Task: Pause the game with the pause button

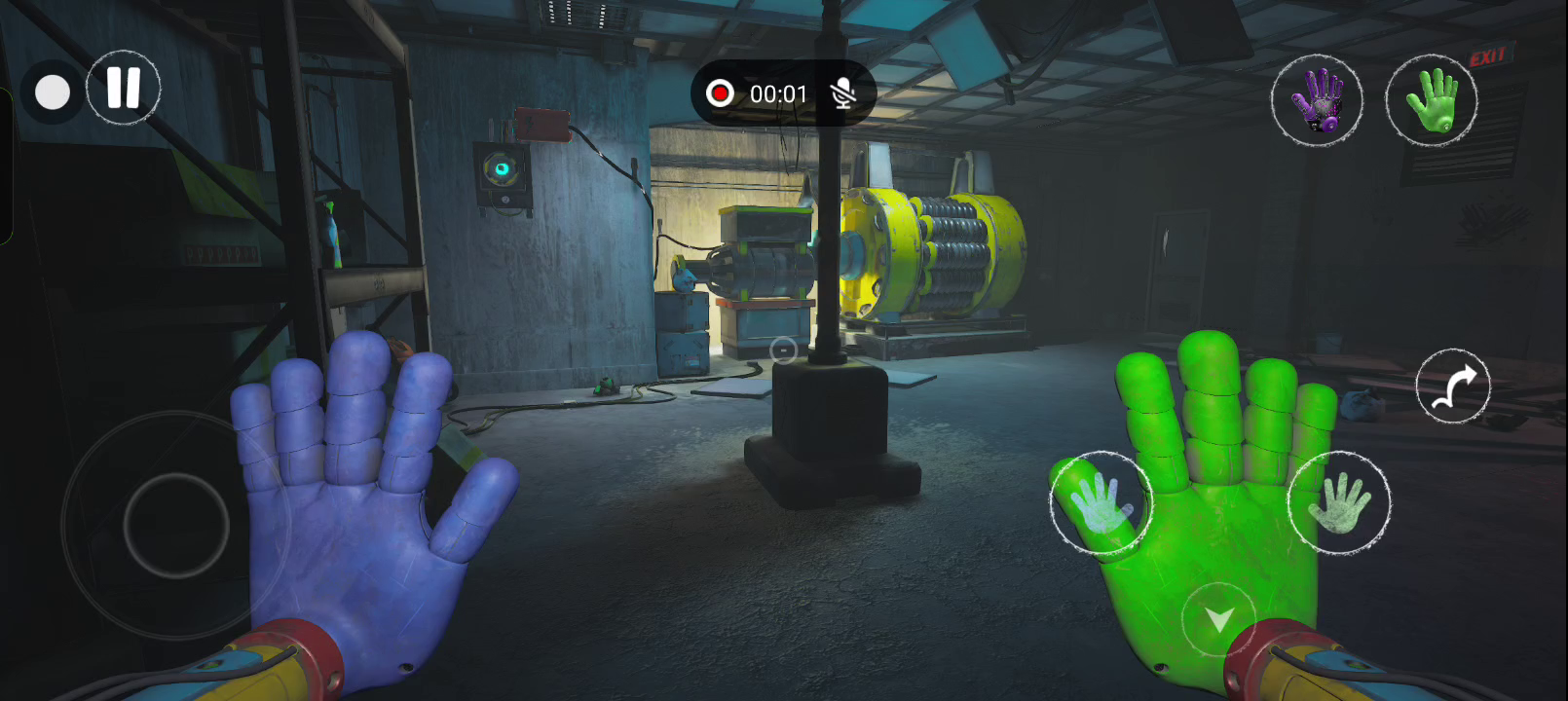Action: [124, 88]
